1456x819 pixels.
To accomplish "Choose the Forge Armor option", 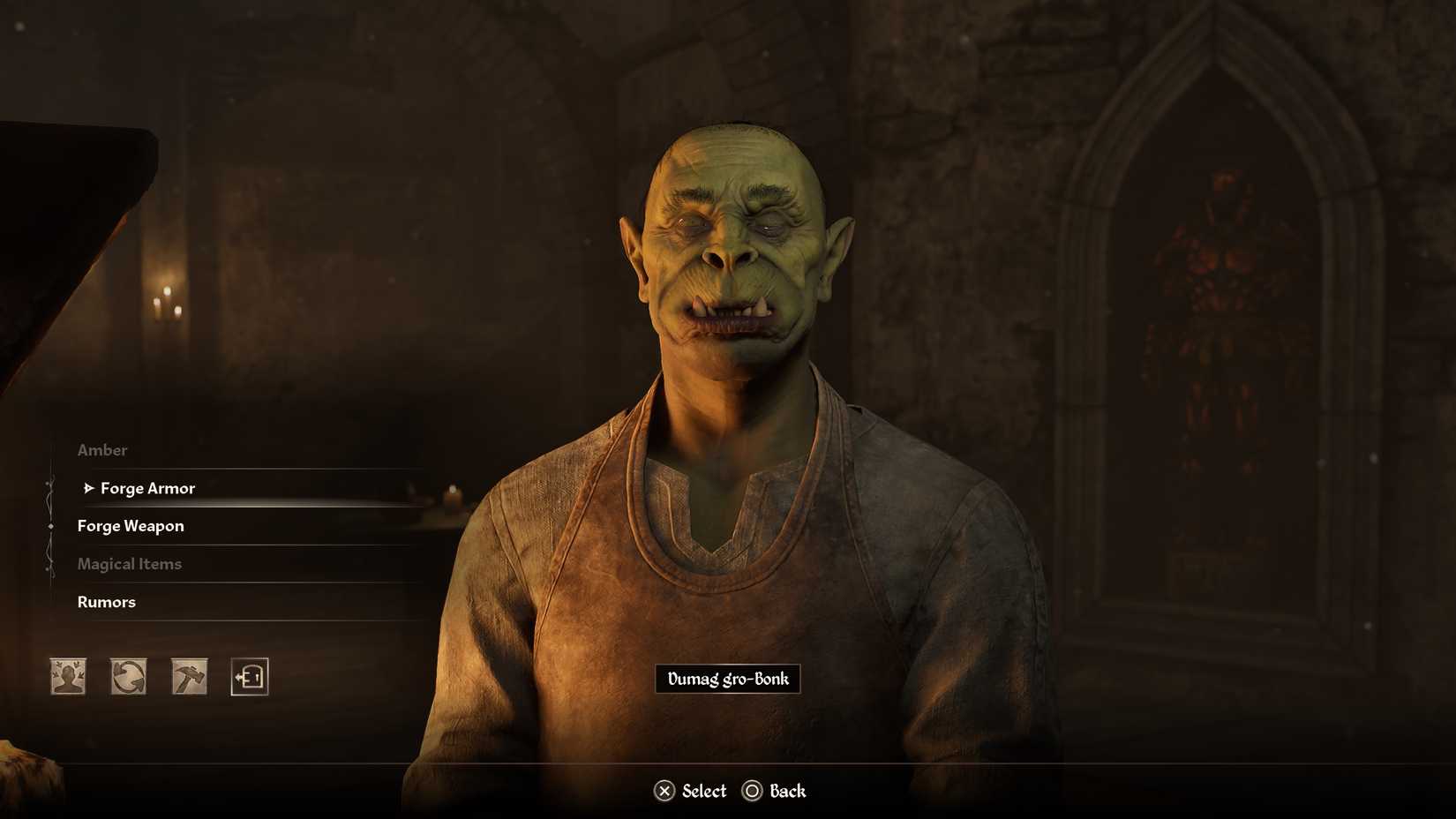I will coord(146,487).
